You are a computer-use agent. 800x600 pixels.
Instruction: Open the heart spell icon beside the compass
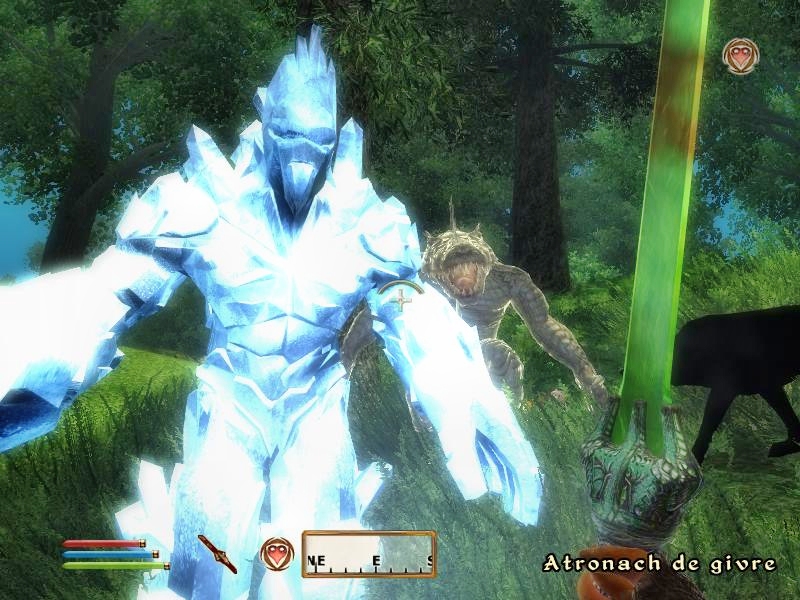[x=275, y=553]
